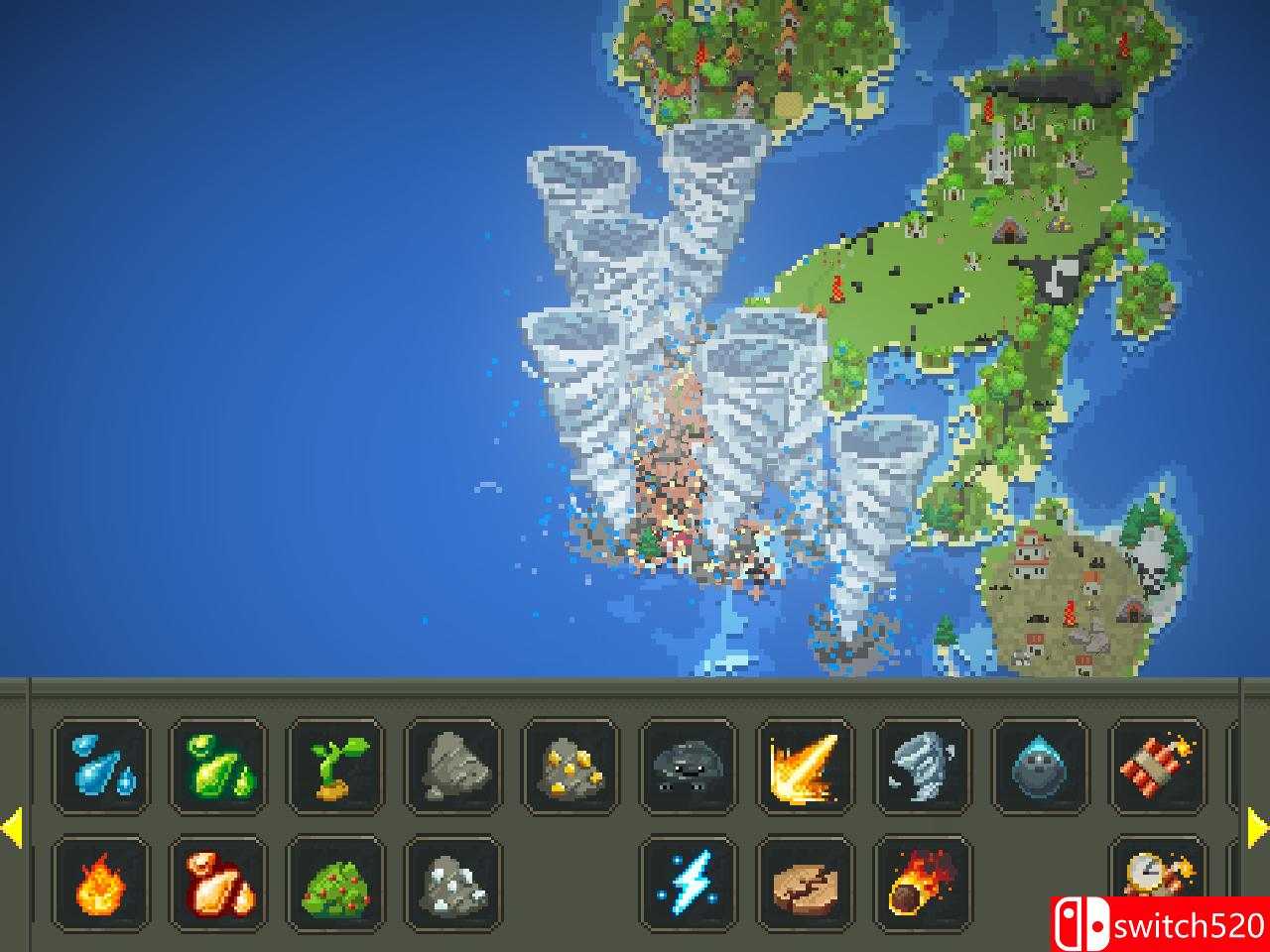Pick the Lava tool
The height and width of the screenshot is (952, 1270).
pos(217,883)
